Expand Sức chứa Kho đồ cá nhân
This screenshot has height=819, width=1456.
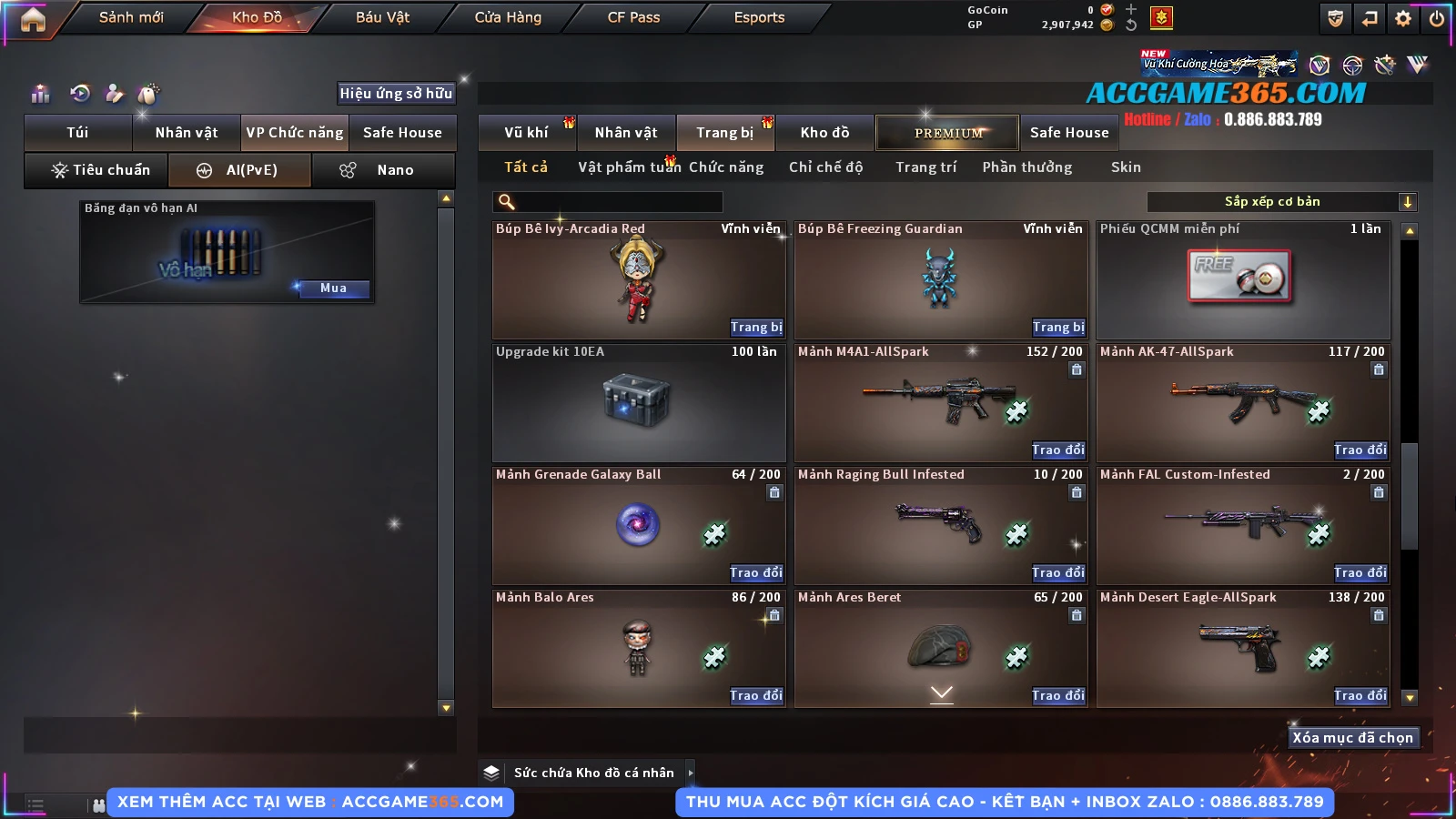point(690,773)
